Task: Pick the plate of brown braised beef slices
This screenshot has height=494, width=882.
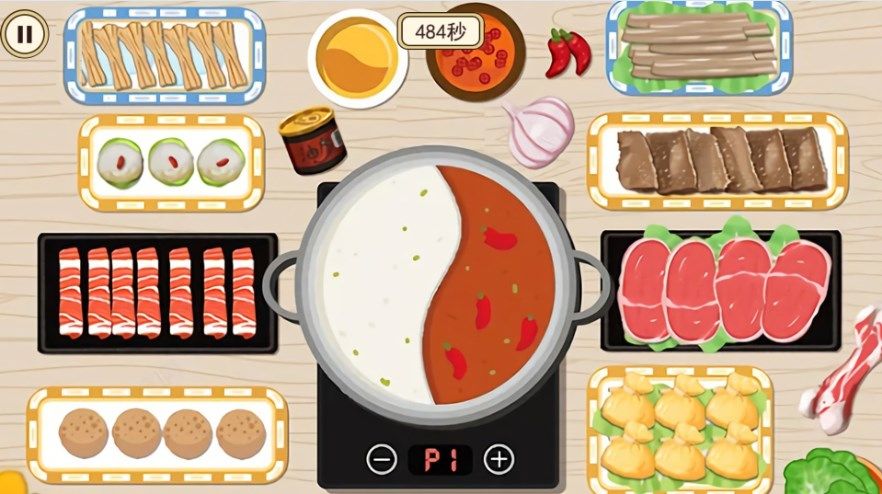Action: click(716, 160)
